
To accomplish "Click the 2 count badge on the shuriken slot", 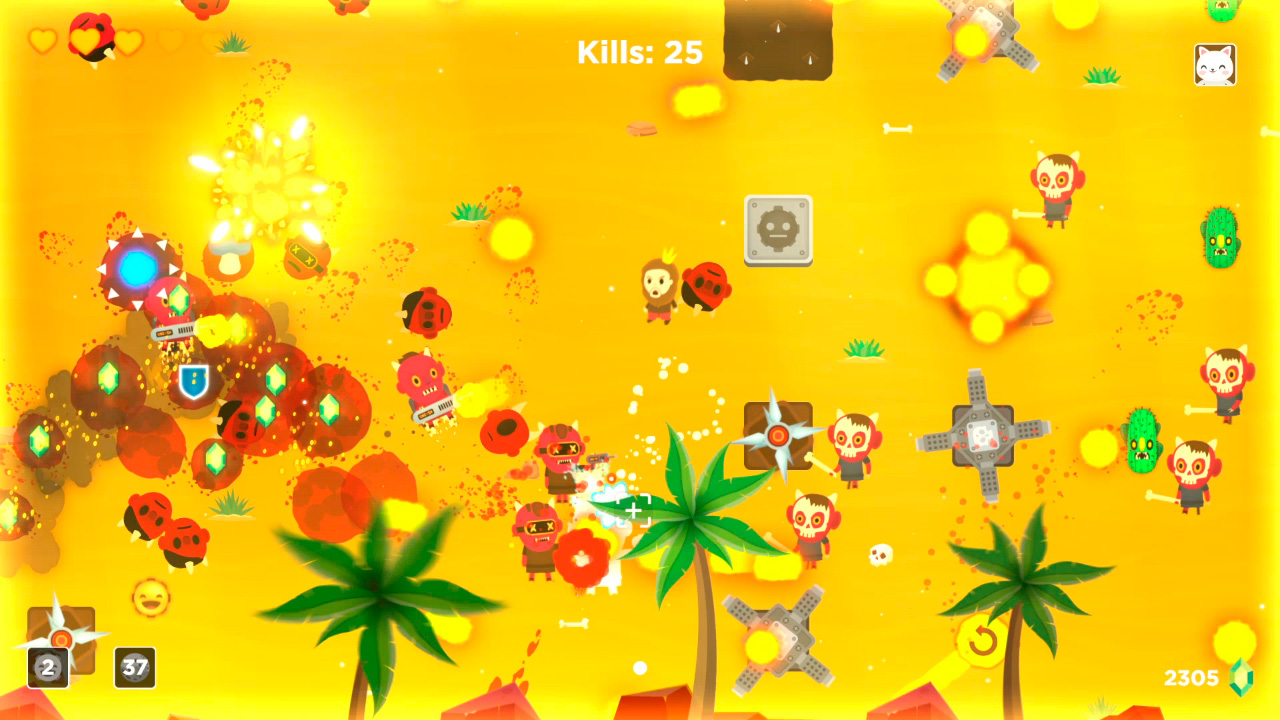I will click(x=49, y=669).
